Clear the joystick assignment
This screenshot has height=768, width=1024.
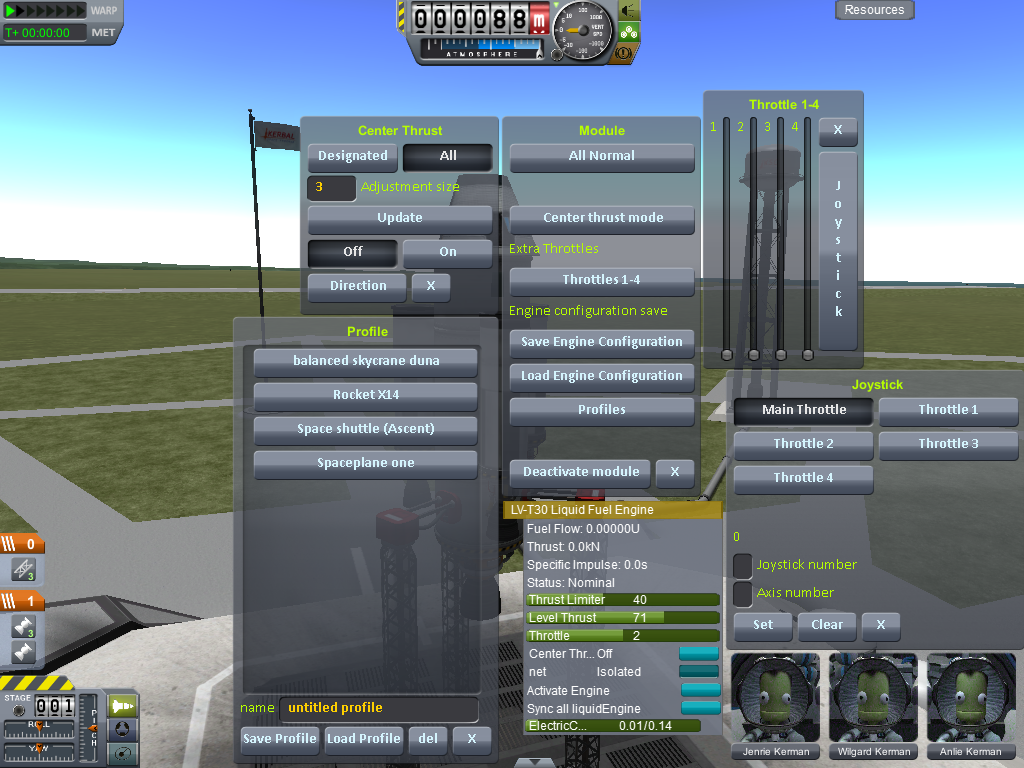[x=826, y=625]
